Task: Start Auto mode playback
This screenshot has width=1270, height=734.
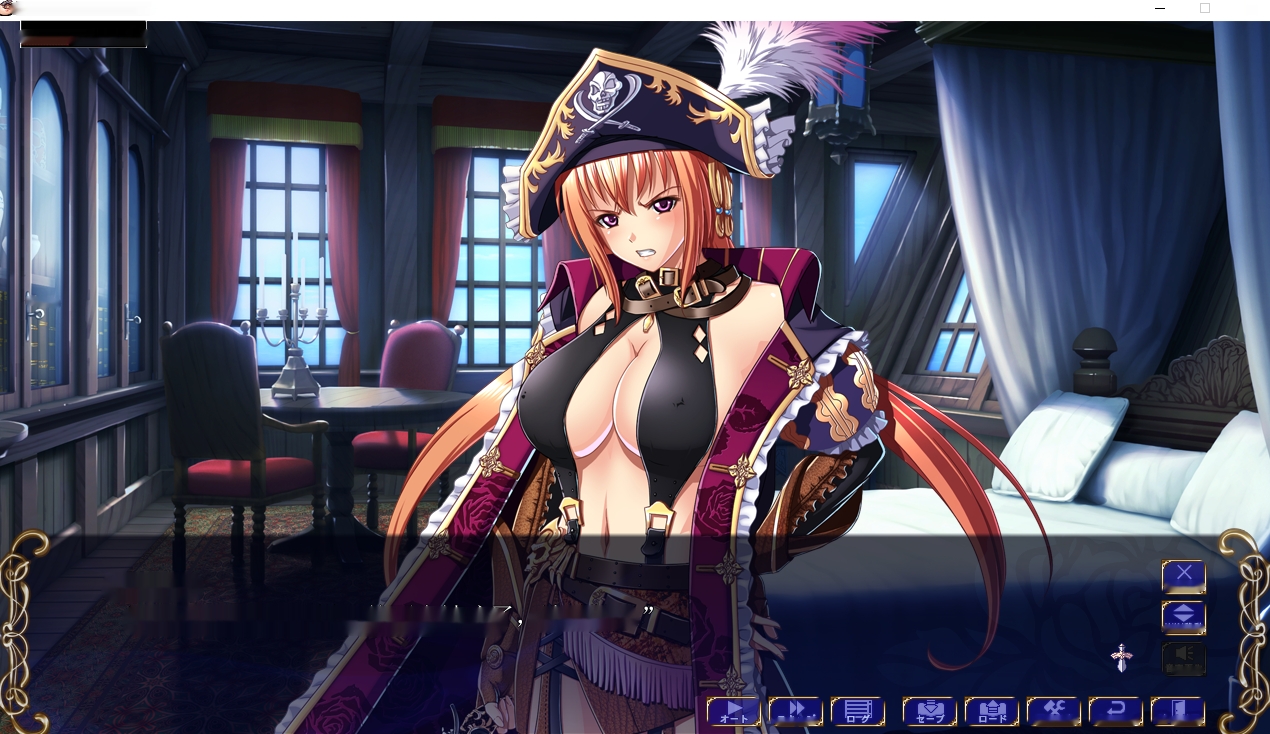Action: pos(733,711)
